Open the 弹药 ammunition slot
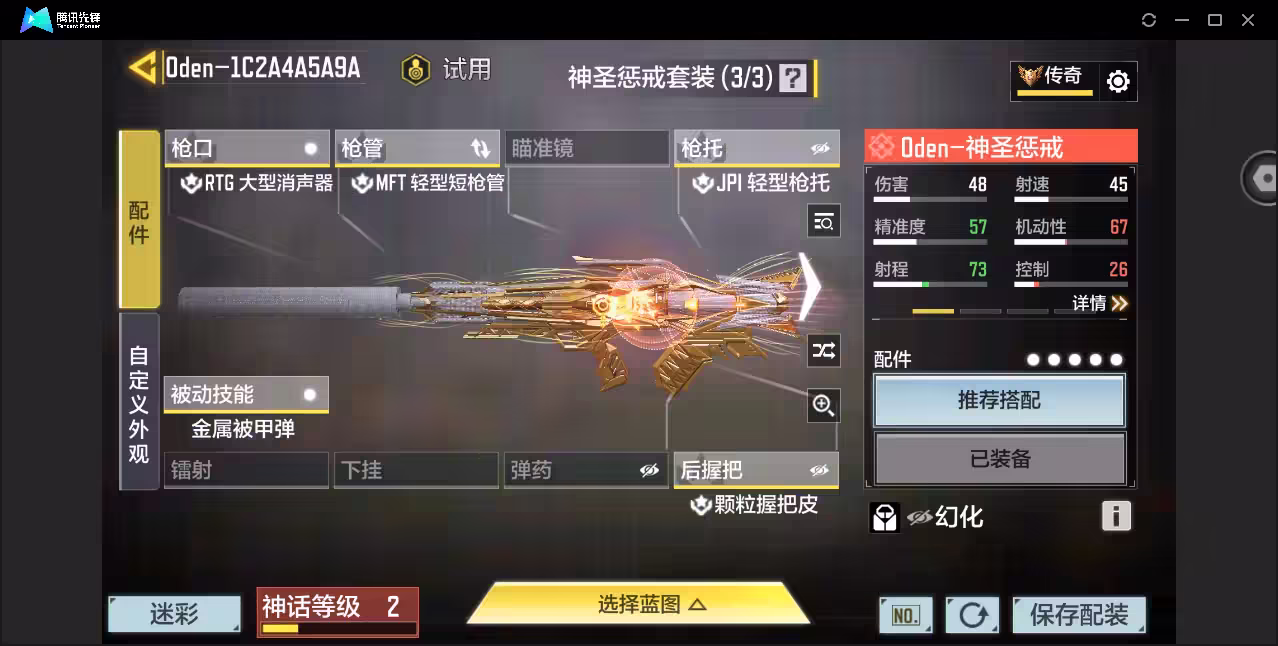The width and height of the screenshot is (1278, 646). (586, 470)
